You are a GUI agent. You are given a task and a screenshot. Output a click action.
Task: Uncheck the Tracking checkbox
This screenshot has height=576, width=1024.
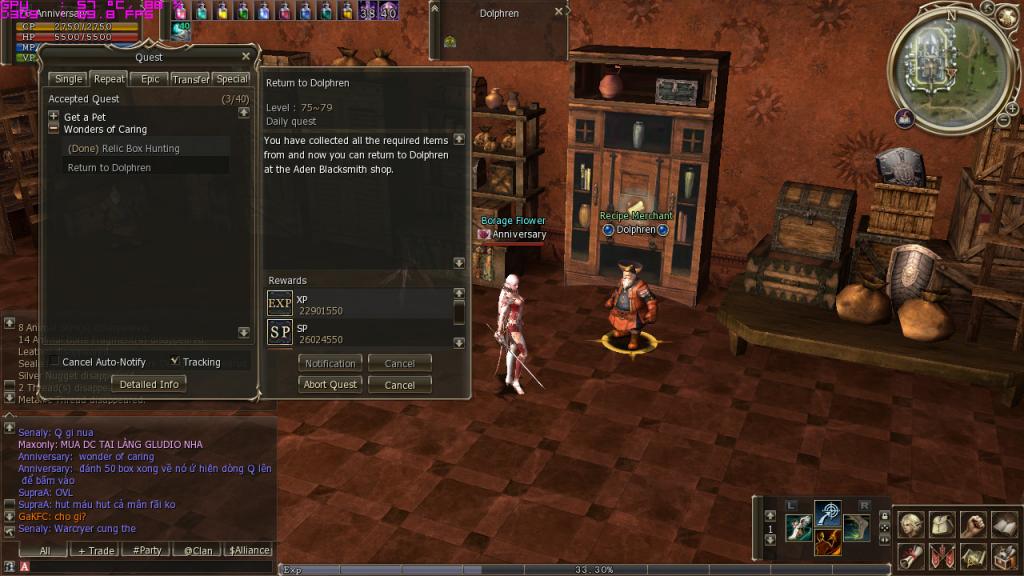click(175, 361)
